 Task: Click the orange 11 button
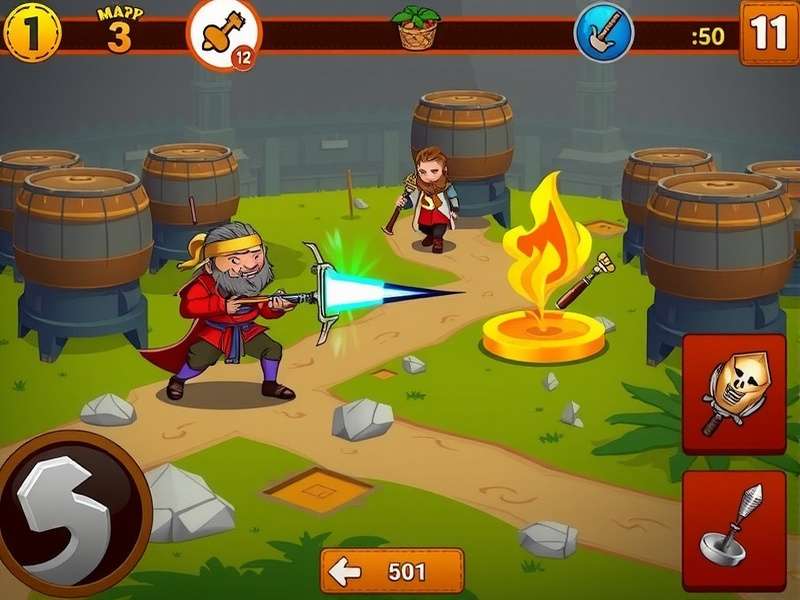coord(769,32)
